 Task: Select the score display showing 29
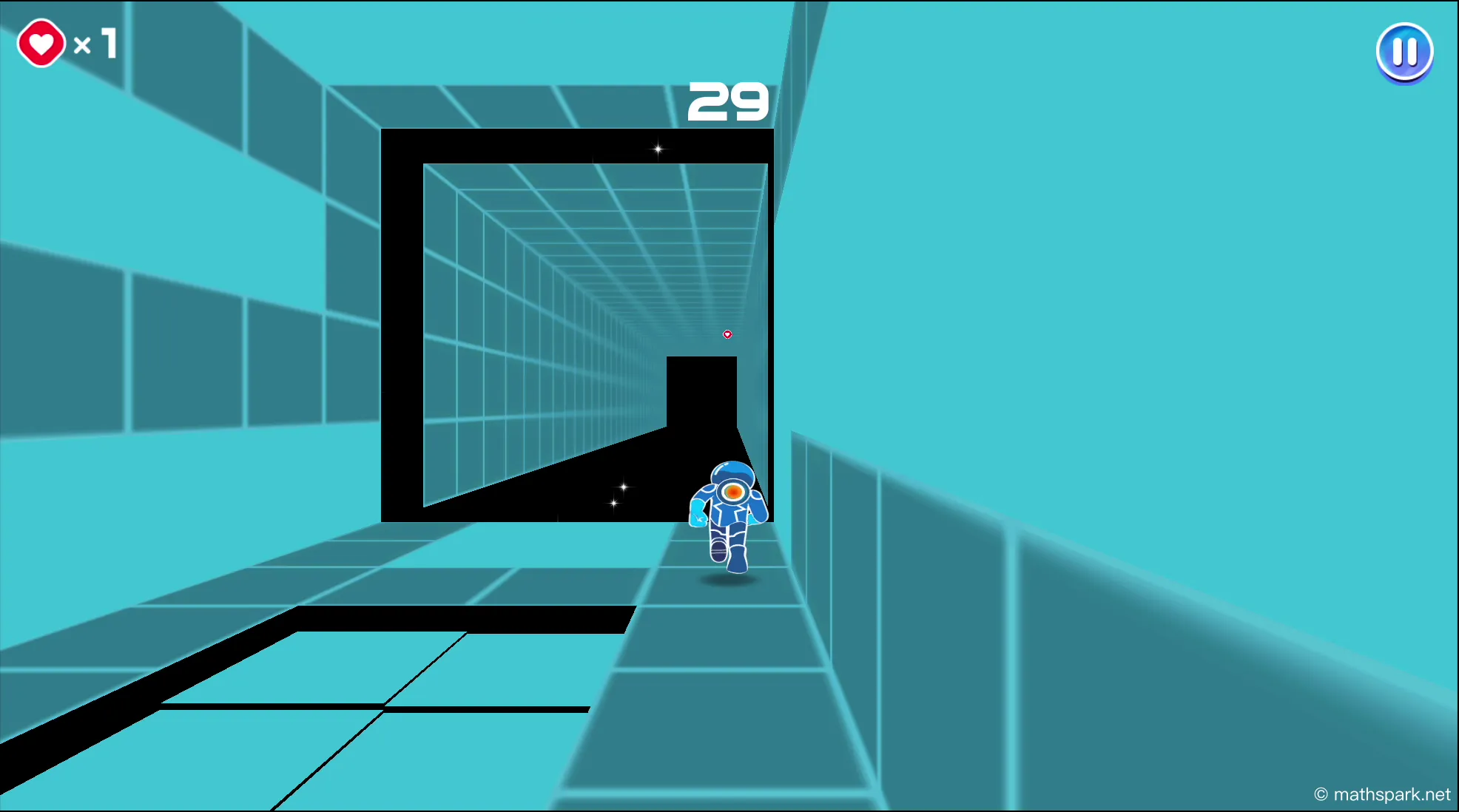(x=728, y=103)
